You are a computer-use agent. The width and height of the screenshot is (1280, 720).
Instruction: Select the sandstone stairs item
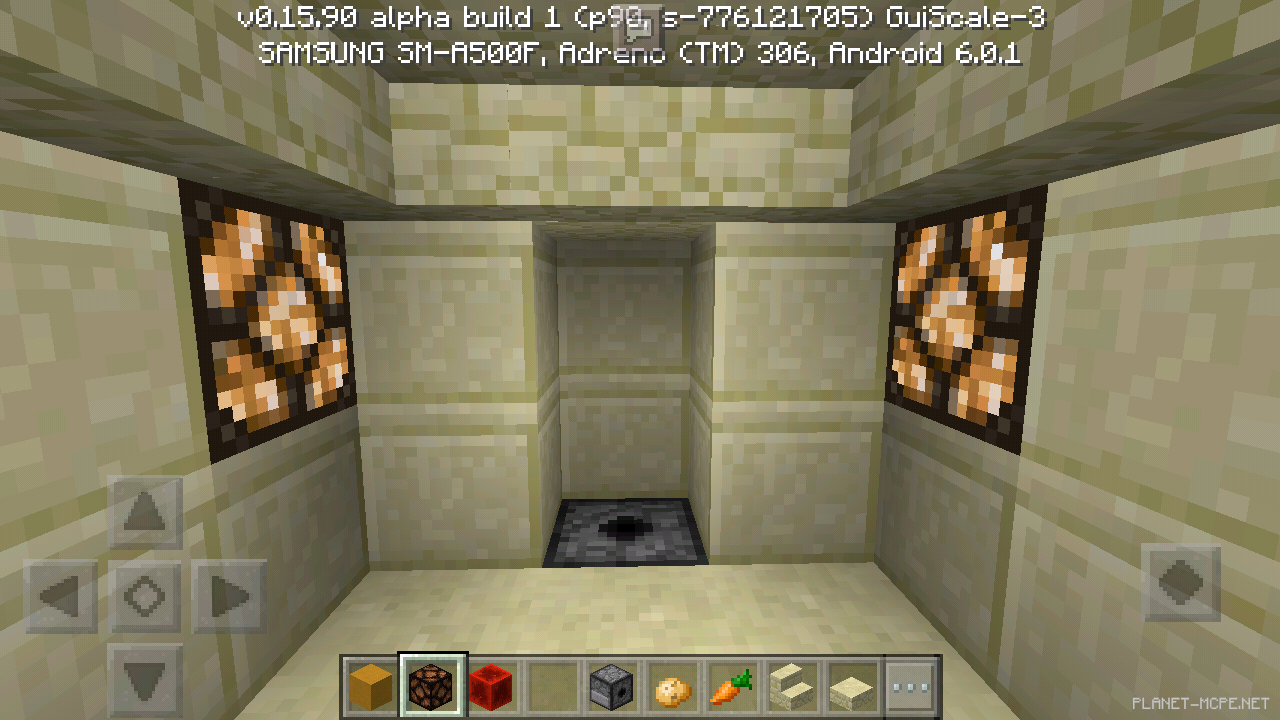790,686
